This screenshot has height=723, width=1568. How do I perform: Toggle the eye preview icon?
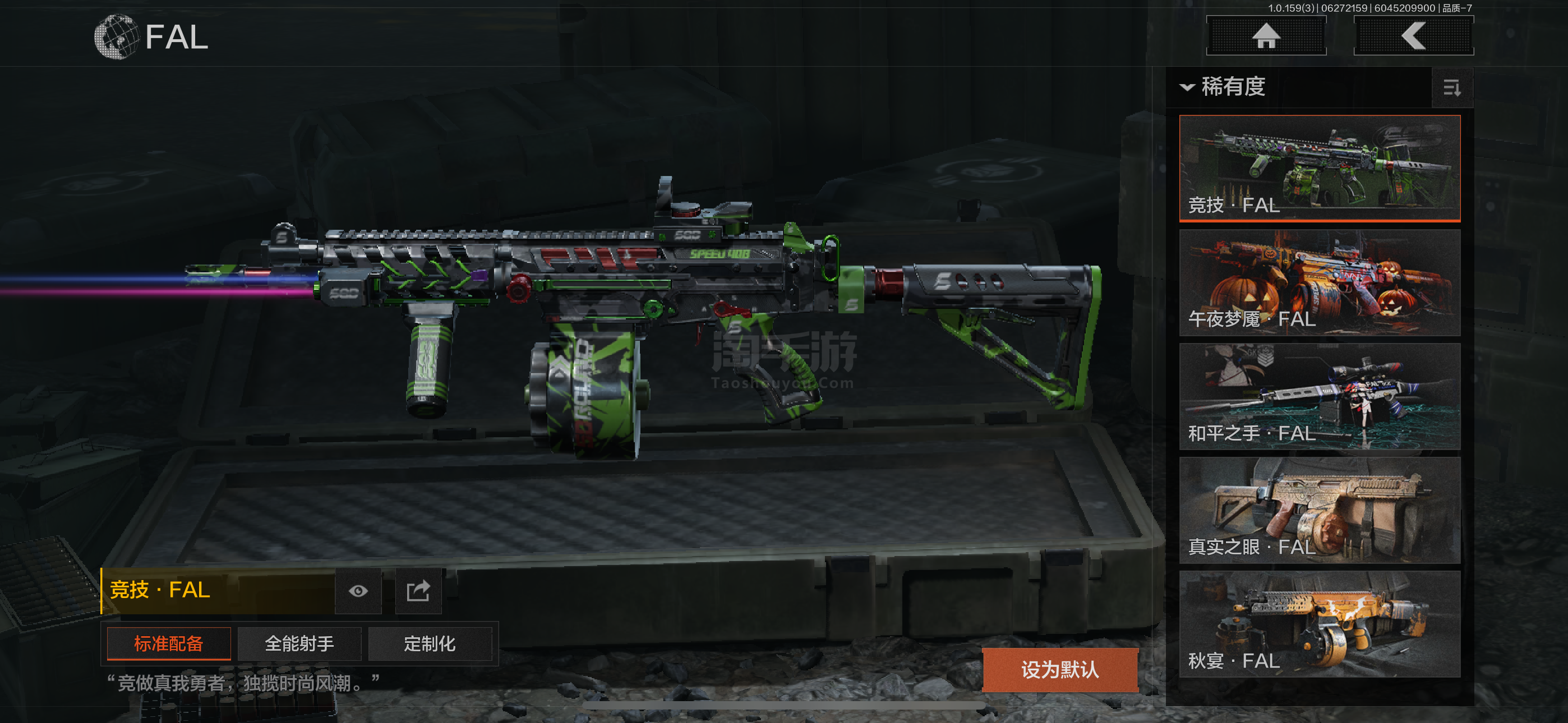(x=358, y=591)
